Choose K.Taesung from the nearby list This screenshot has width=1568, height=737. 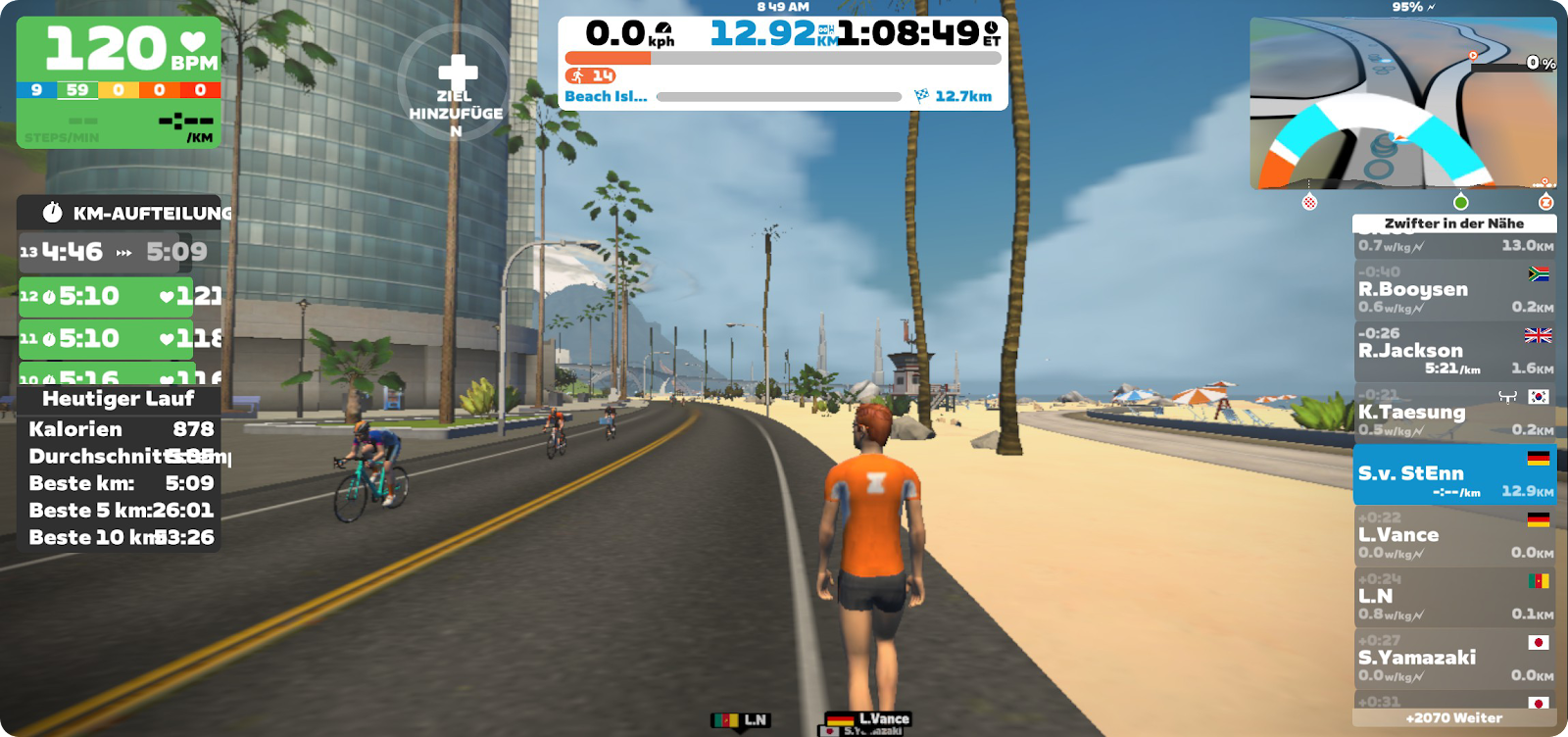tap(1454, 413)
